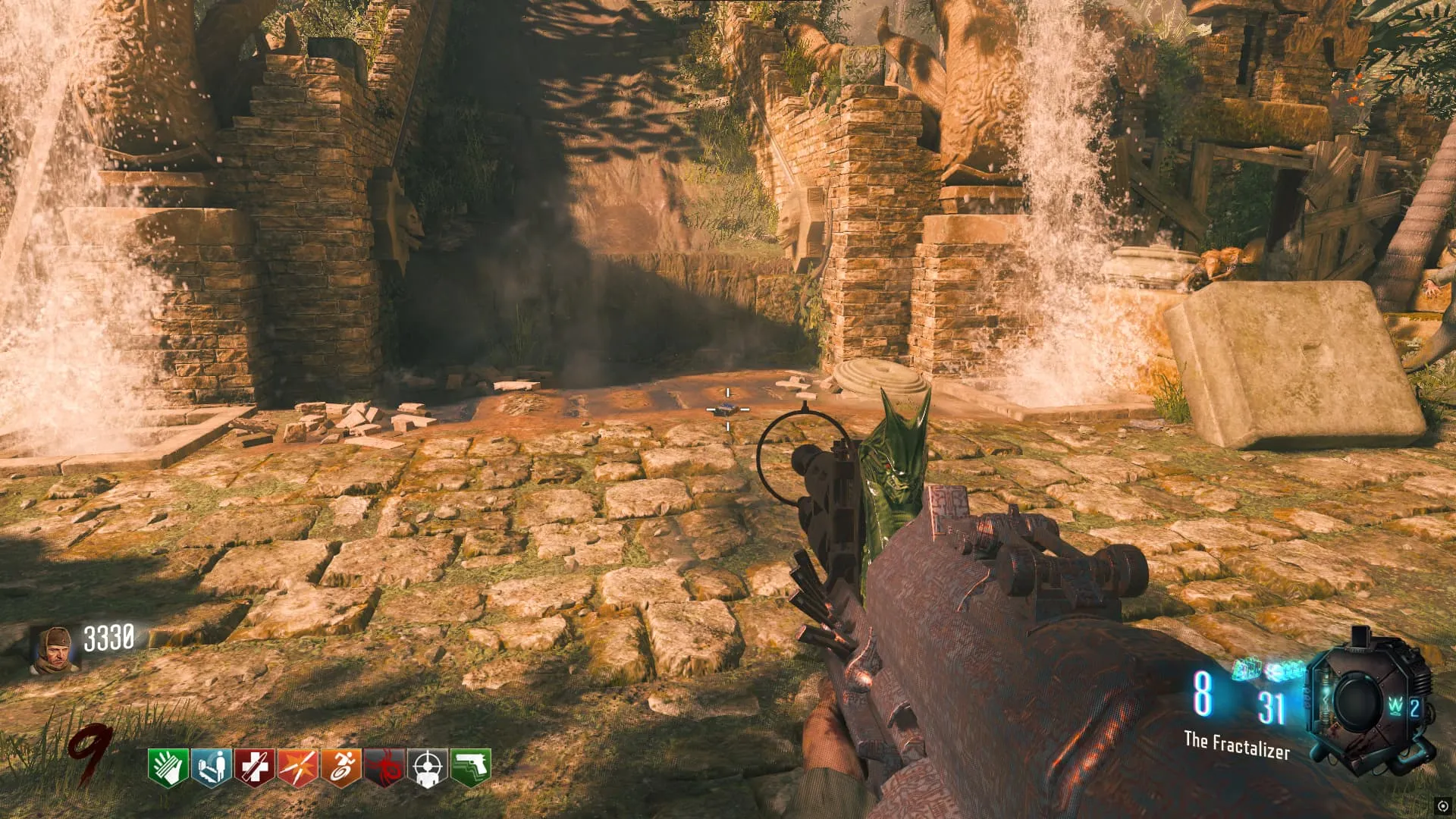Click the red spider Widow's Wine perk
Screen dimensions: 1456x819
[384, 767]
